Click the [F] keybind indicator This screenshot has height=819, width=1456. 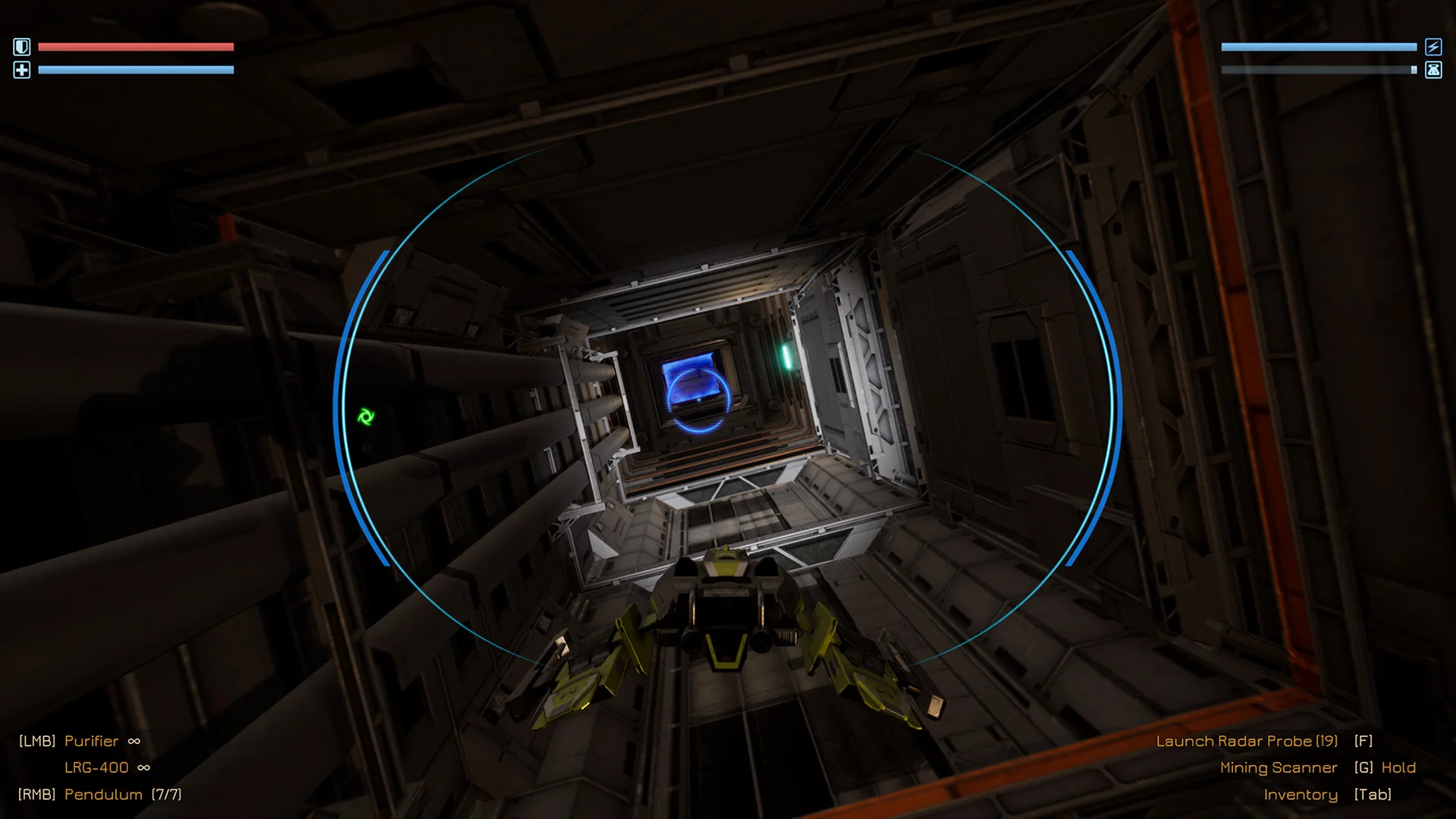coord(1363,741)
